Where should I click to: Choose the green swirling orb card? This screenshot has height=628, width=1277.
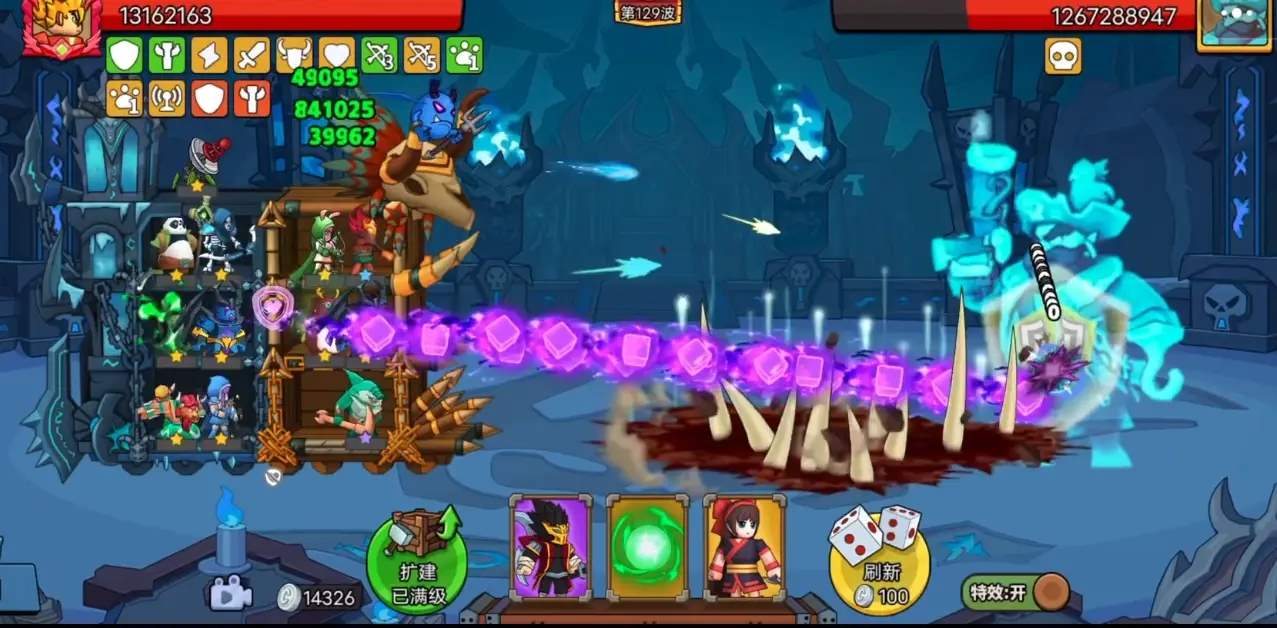647,548
